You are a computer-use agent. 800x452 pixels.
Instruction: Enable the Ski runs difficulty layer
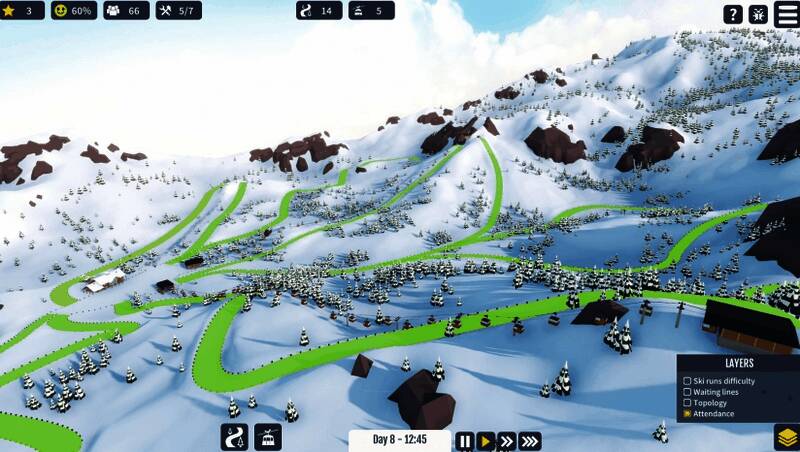tap(687, 381)
